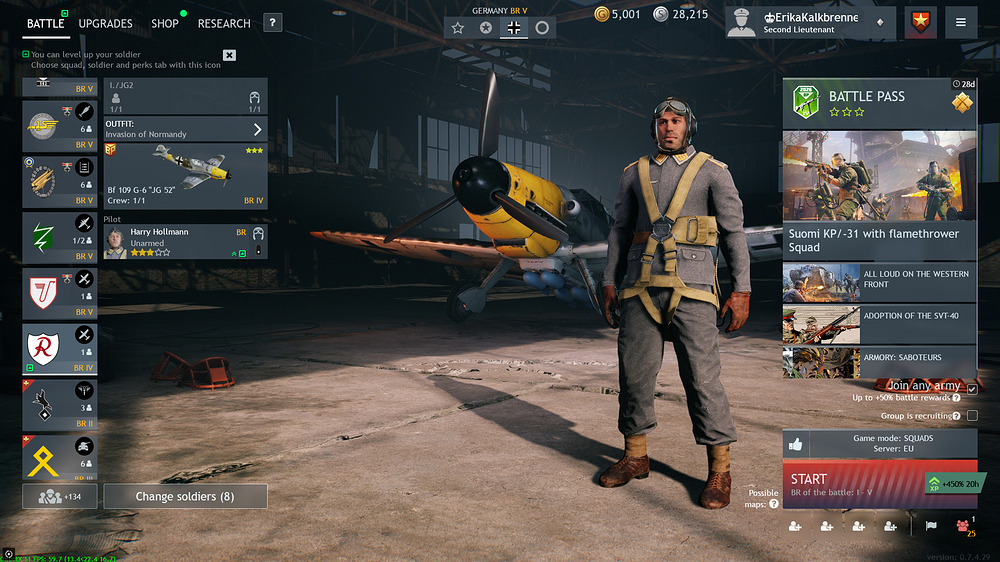Select the Germany iron cross faction icon
1000x562 pixels.
point(514,28)
